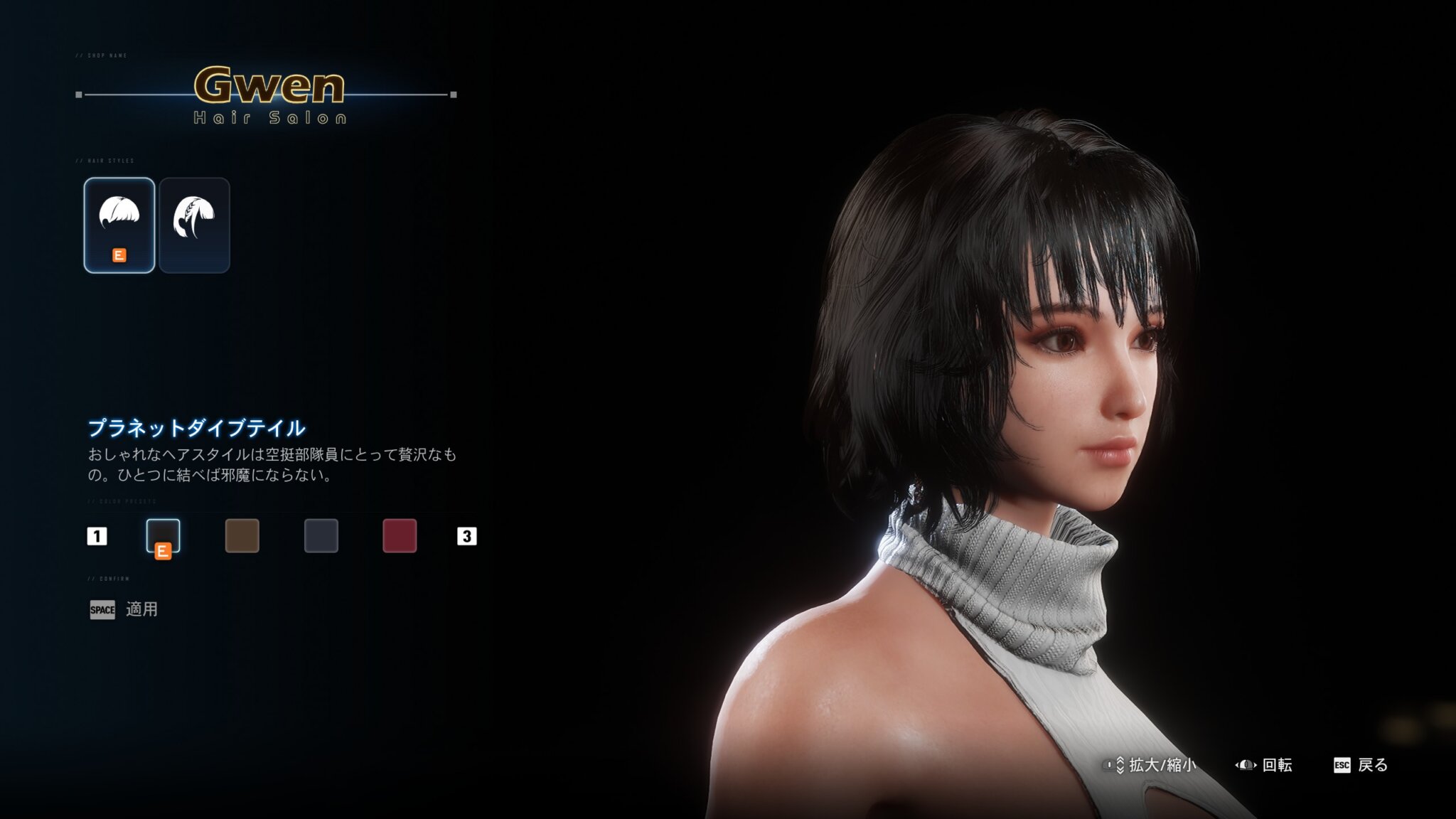This screenshot has height=819, width=1456.
Task: Click the SPACE key icon next to 適用
Action: pos(102,610)
